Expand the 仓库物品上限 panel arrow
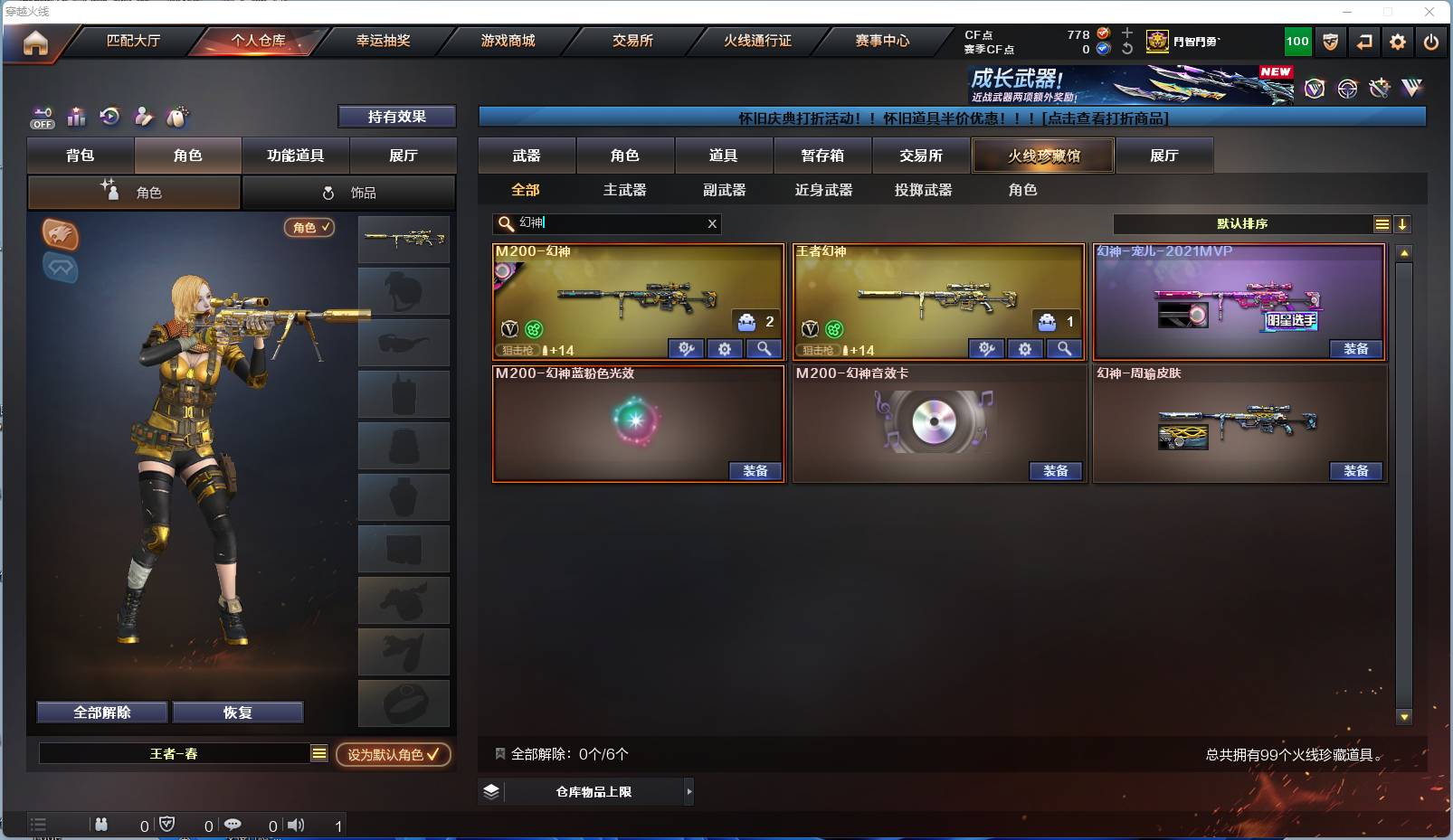The image size is (1453, 840). tap(690, 791)
